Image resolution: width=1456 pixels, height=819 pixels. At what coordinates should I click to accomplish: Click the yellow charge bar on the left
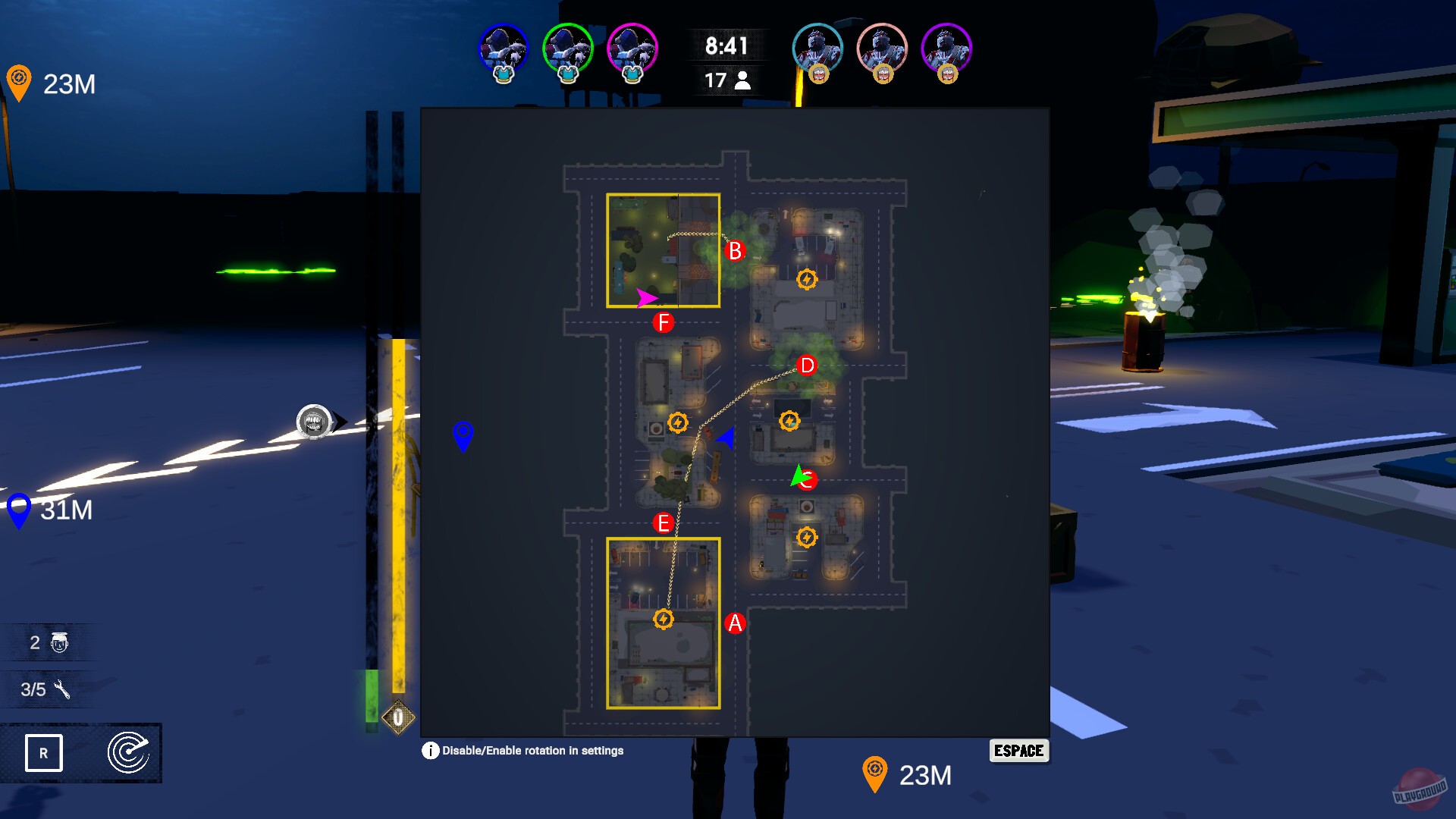(397, 516)
